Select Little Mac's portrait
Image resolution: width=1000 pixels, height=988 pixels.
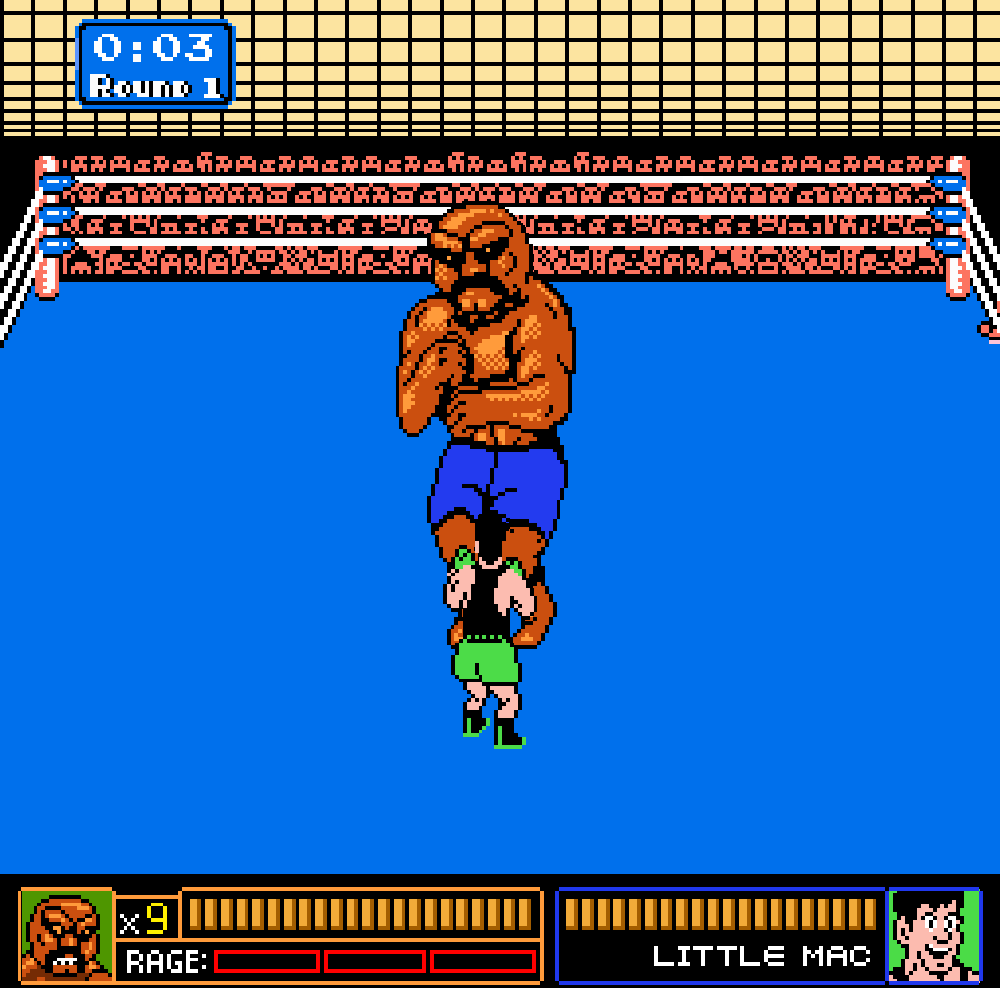[x=934, y=935]
